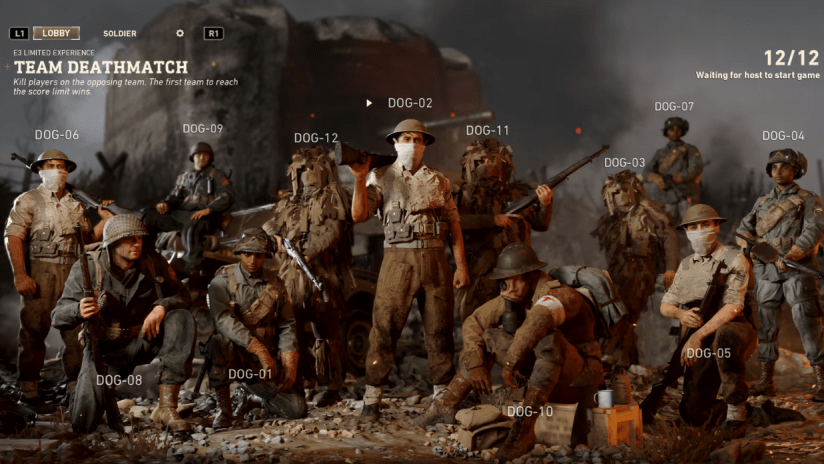Switch to the Lobby tab
The image size is (824, 464).
click(56, 33)
